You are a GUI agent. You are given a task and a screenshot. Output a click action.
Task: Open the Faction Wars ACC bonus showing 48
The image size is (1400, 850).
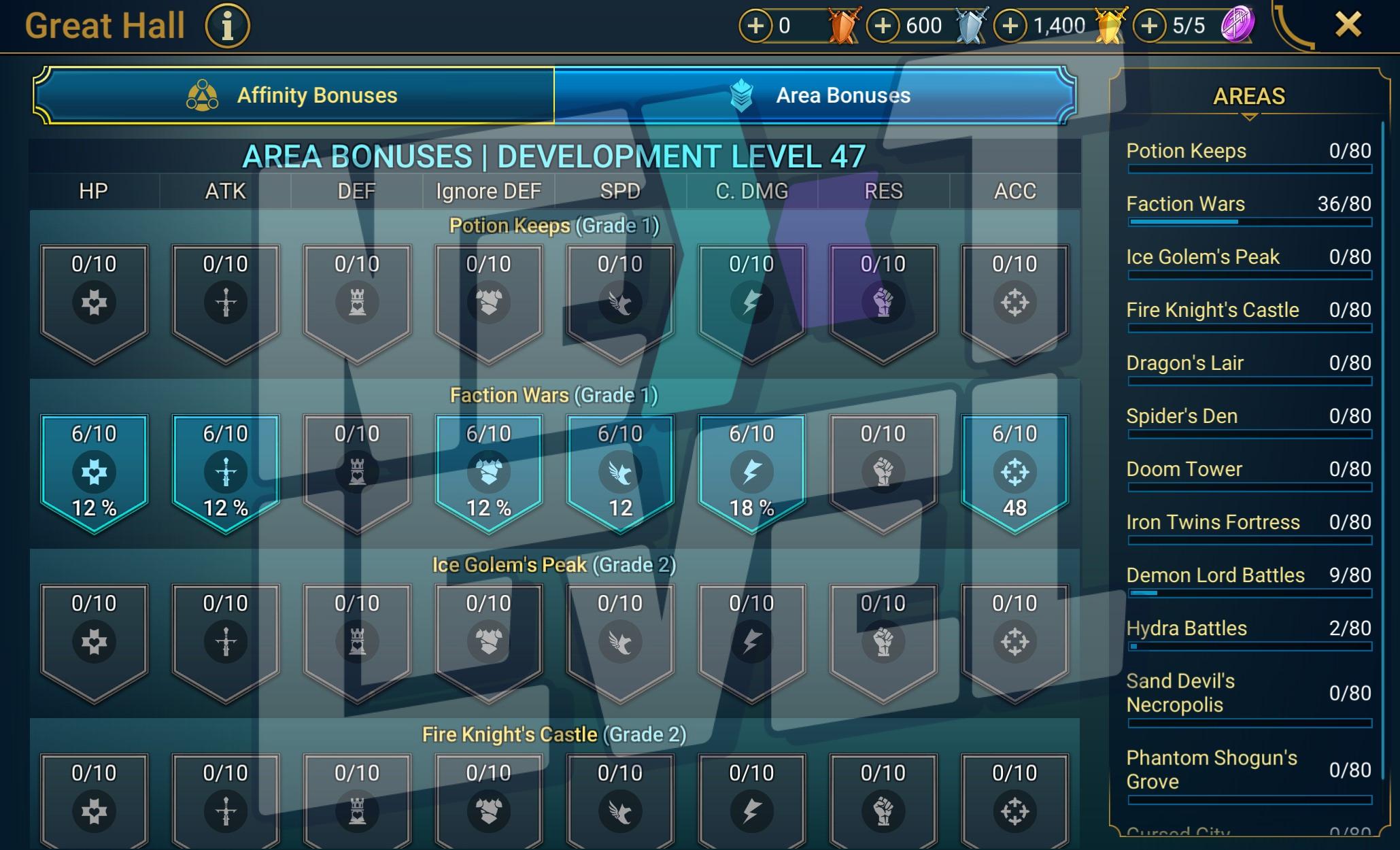pyautogui.click(x=1014, y=471)
